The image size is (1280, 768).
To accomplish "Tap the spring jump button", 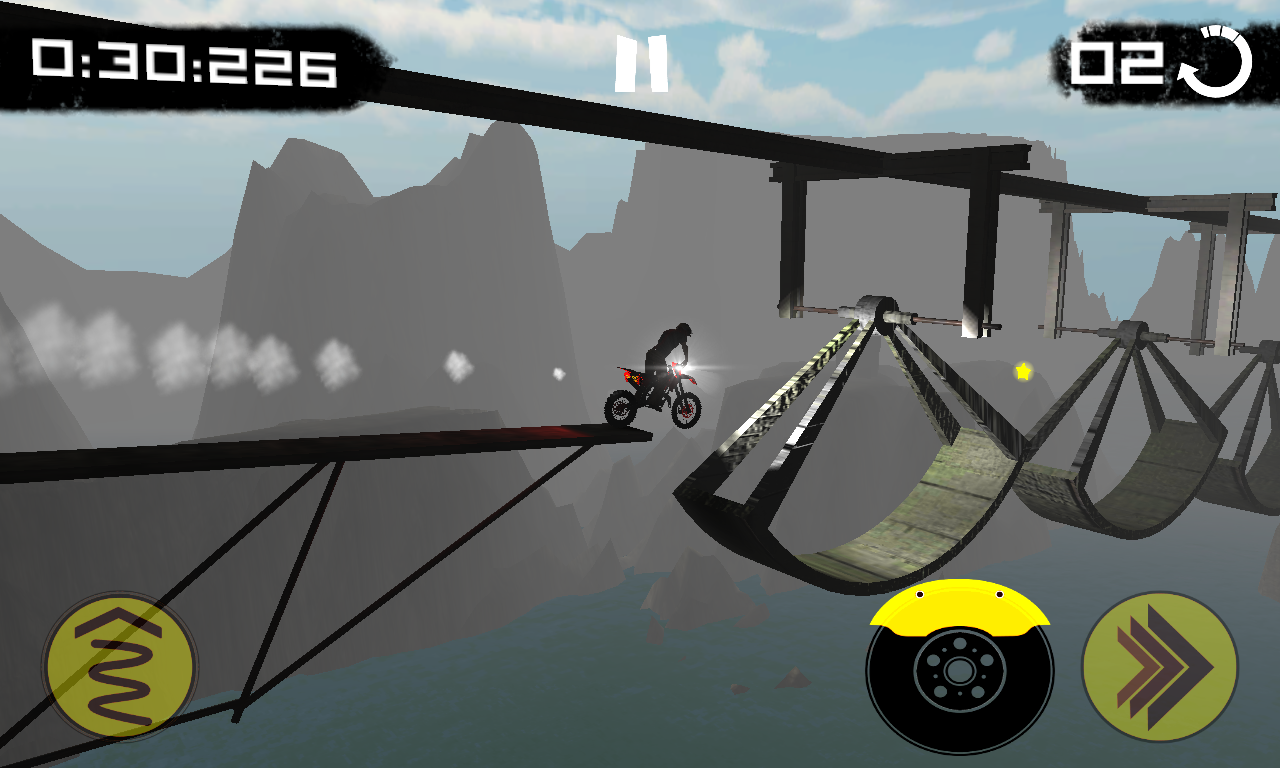I will coord(120,667).
